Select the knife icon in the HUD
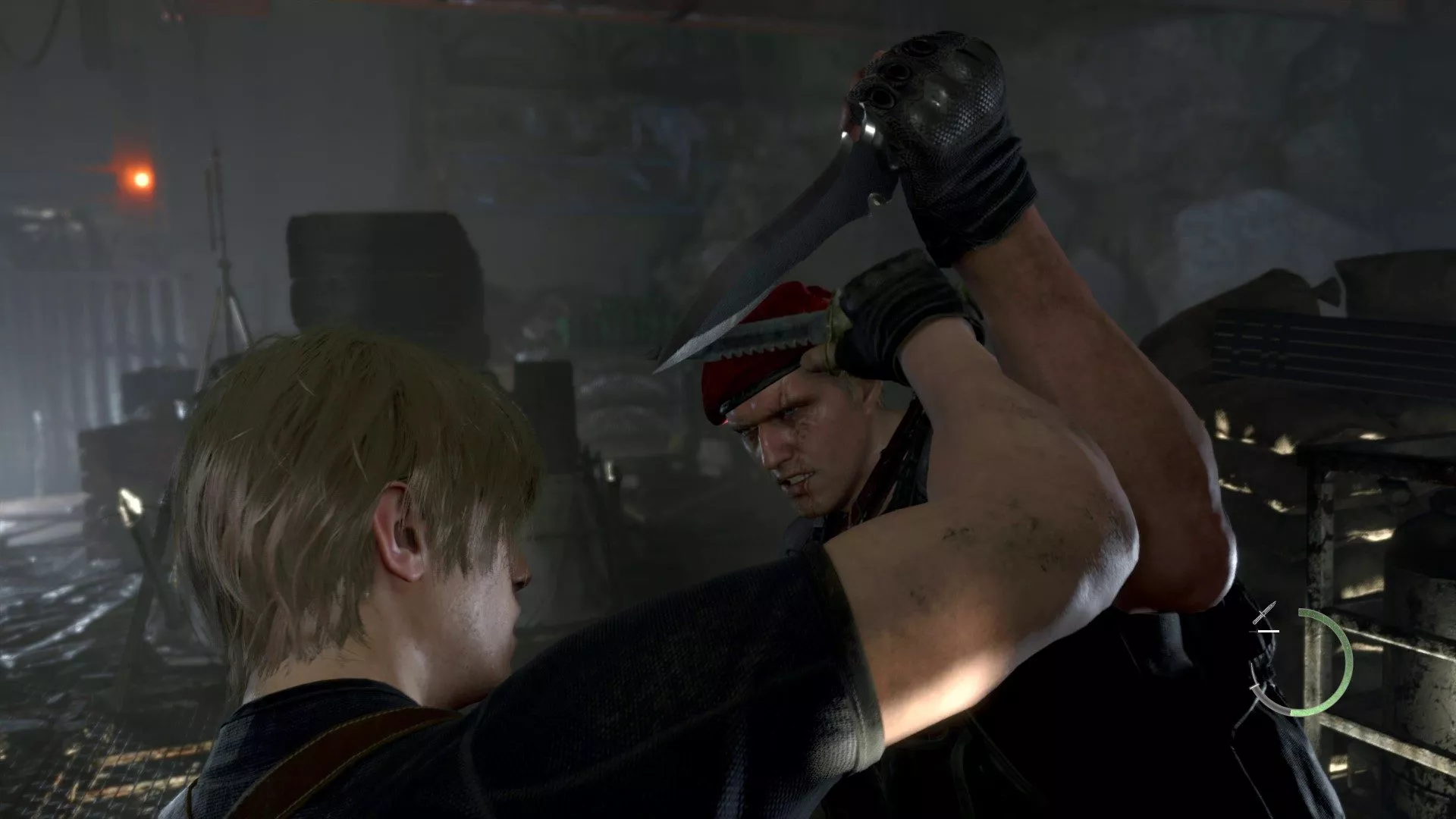 (1264, 614)
